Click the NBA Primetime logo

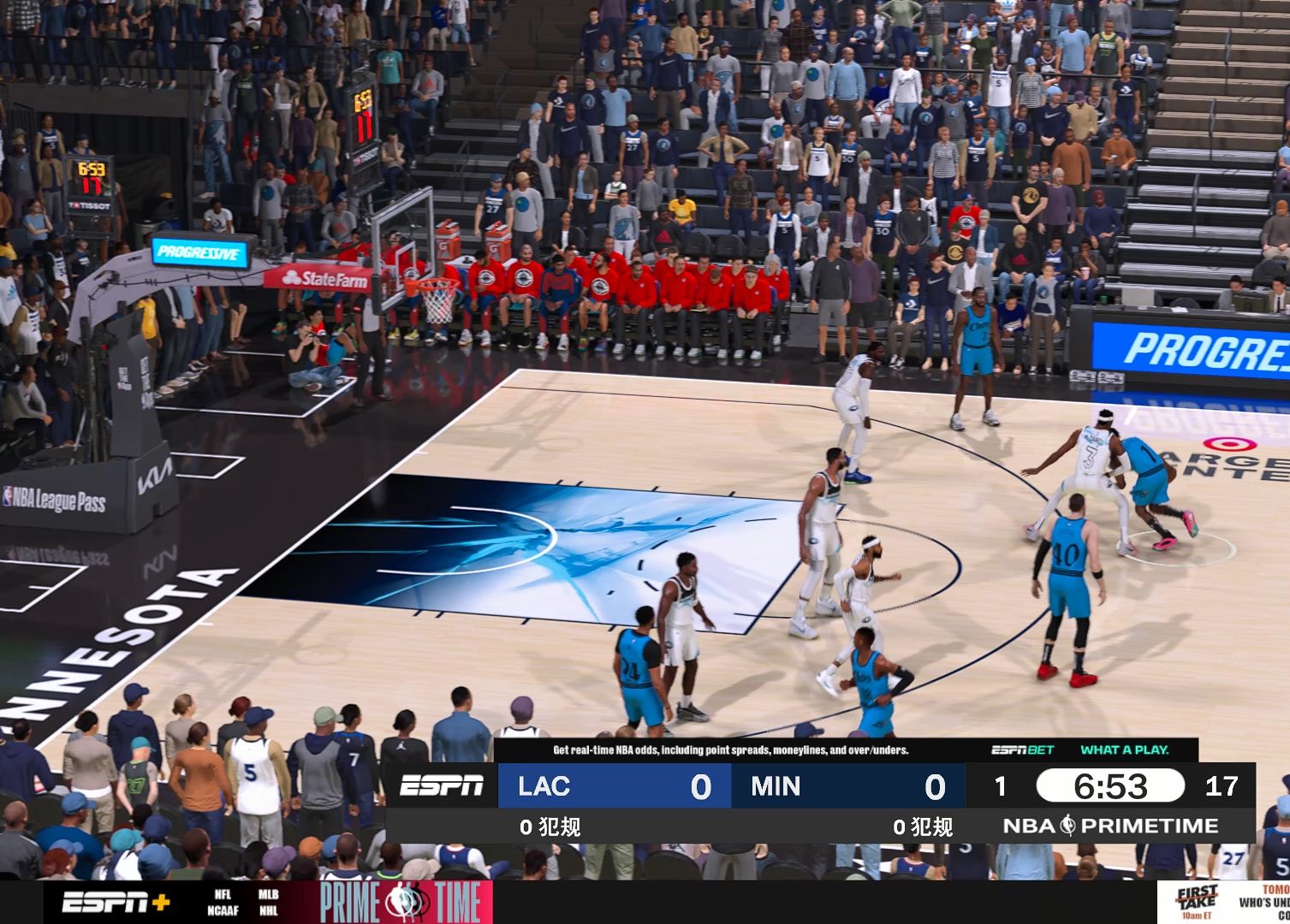click(x=1110, y=826)
